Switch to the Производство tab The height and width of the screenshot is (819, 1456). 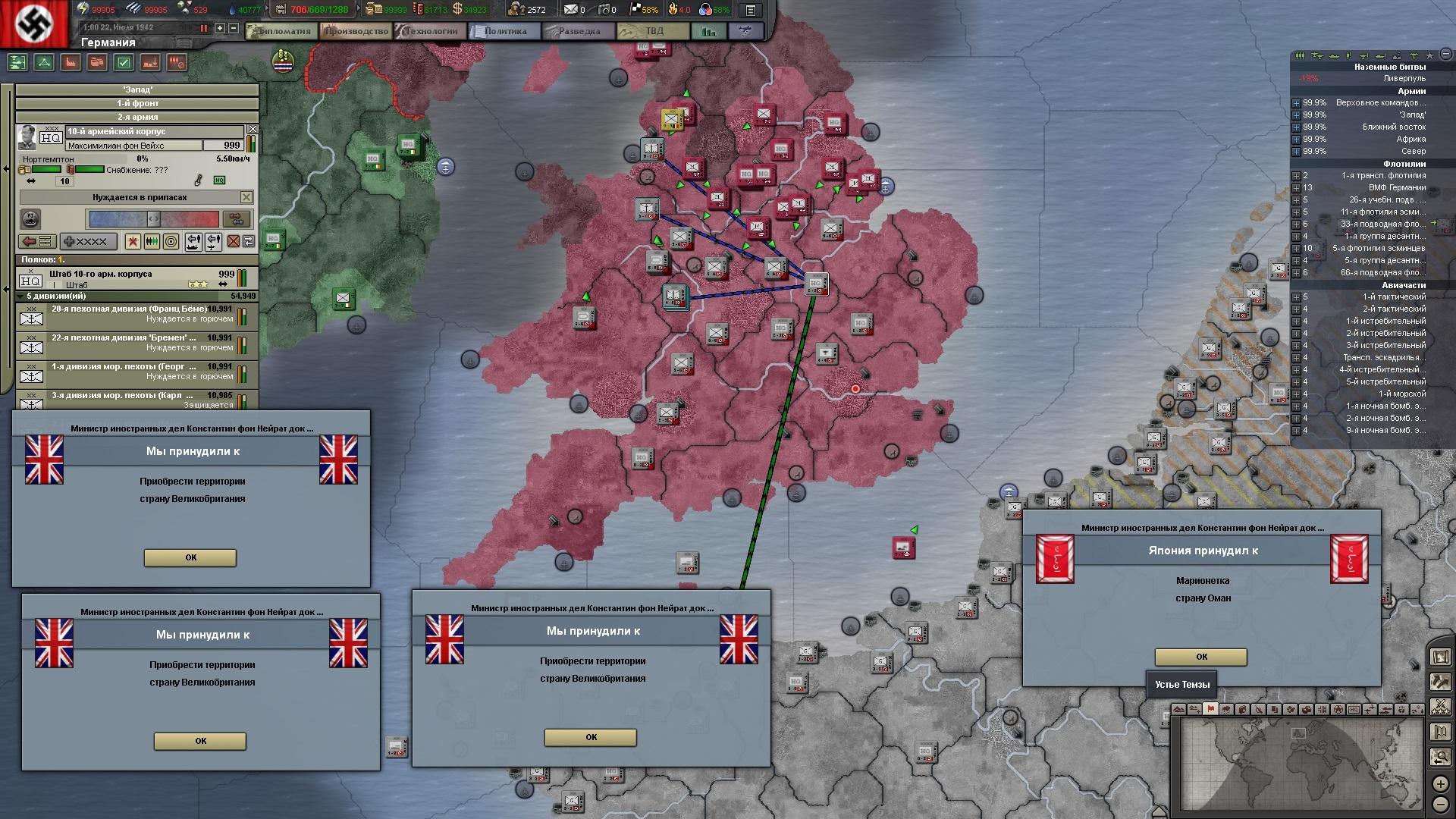click(356, 31)
